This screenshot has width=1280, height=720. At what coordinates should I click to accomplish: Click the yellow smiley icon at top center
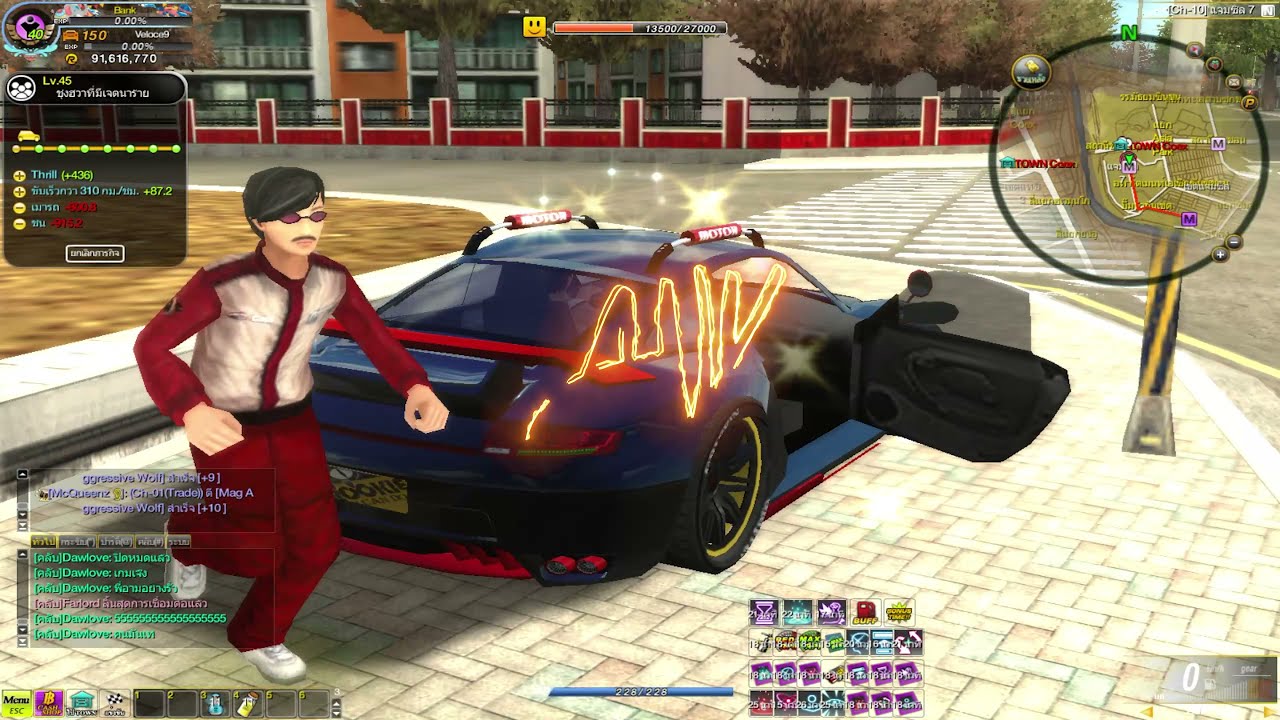[x=534, y=27]
